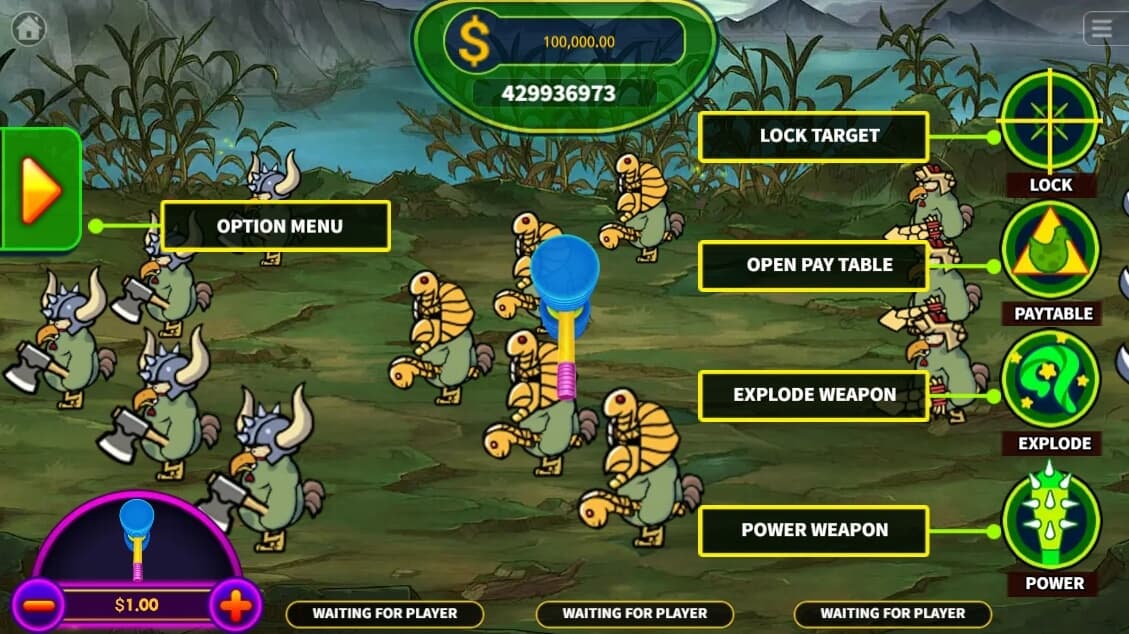The height and width of the screenshot is (634, 1129).
Task: Select the Explode weapon
Action: click(1050, 380)
